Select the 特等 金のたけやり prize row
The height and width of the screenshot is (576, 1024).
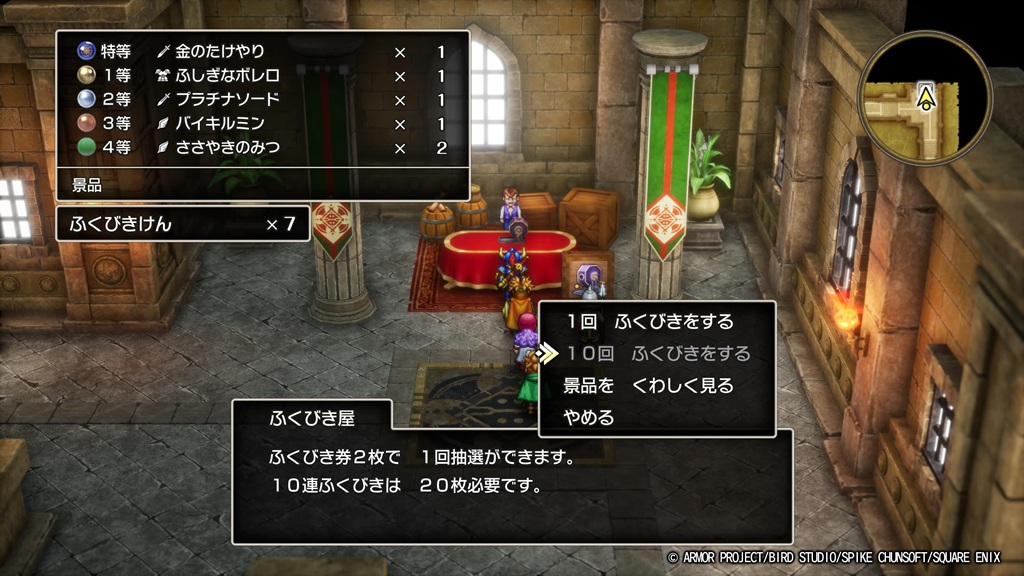point(262,51)
